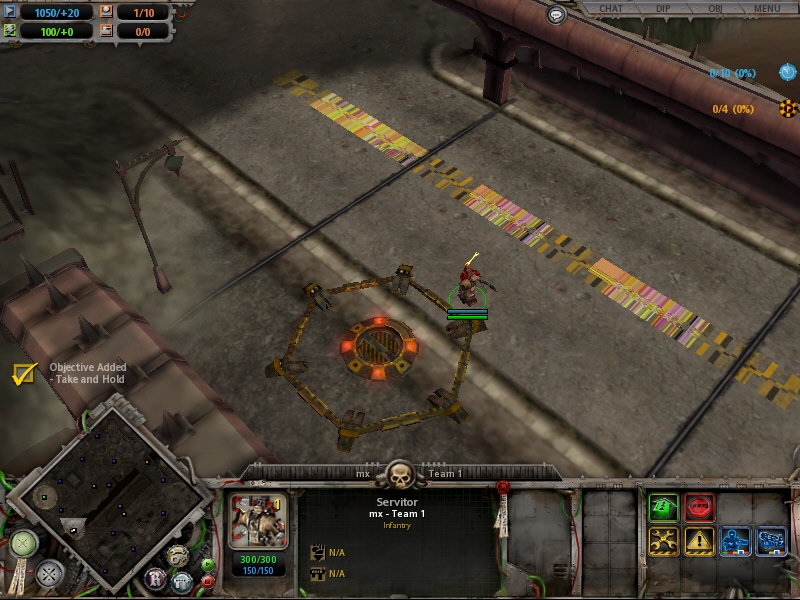Click the small green play button
The image size is (800, 600).
207,564
